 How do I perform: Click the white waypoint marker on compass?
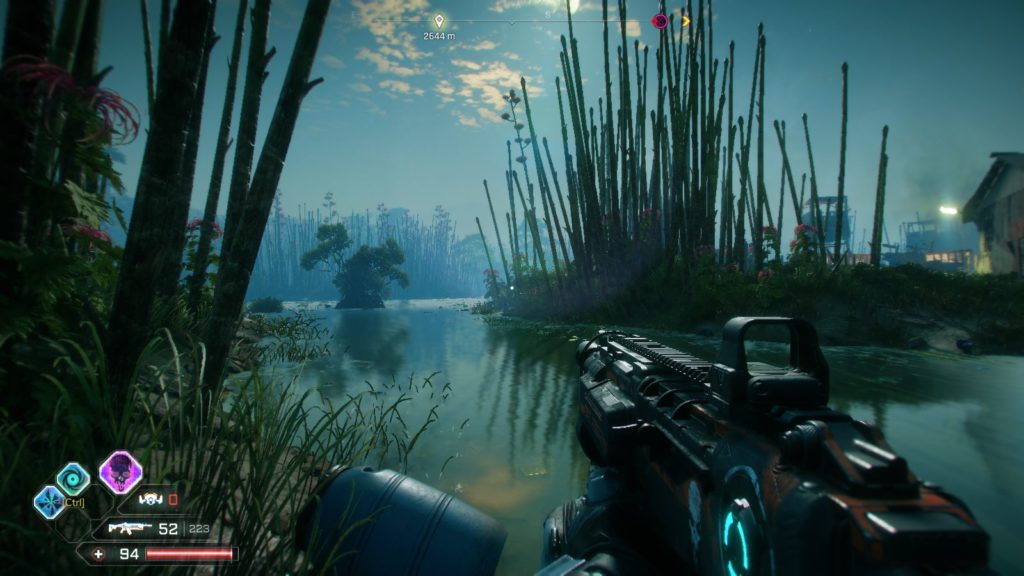click(438, 21)
